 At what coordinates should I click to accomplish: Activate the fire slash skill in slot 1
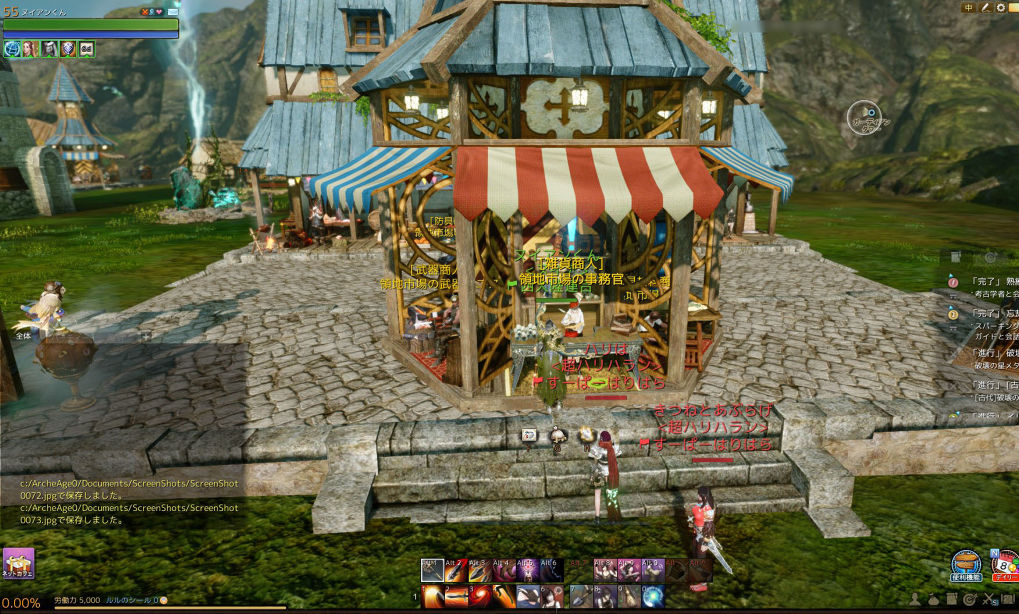[x=432, y=596]
